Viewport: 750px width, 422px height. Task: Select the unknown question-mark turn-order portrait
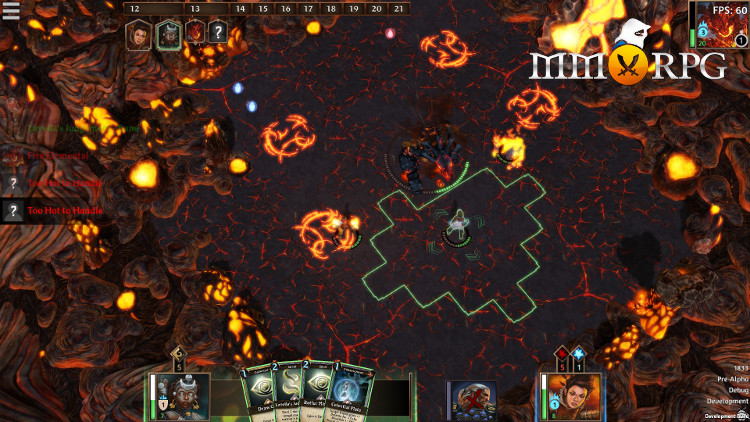click(x=217, y=35)
